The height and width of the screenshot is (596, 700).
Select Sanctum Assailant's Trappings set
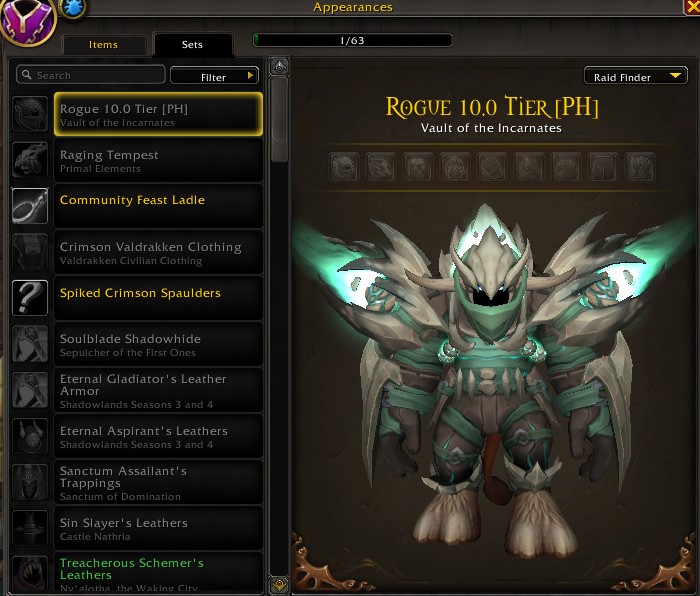[158, 482]
